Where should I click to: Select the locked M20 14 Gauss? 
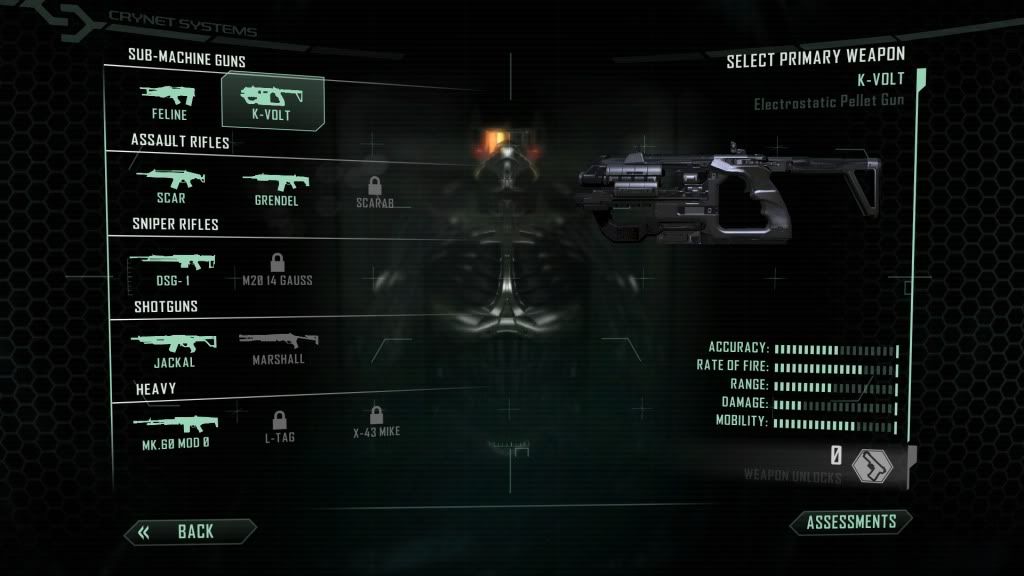click(x=277, y=269)
